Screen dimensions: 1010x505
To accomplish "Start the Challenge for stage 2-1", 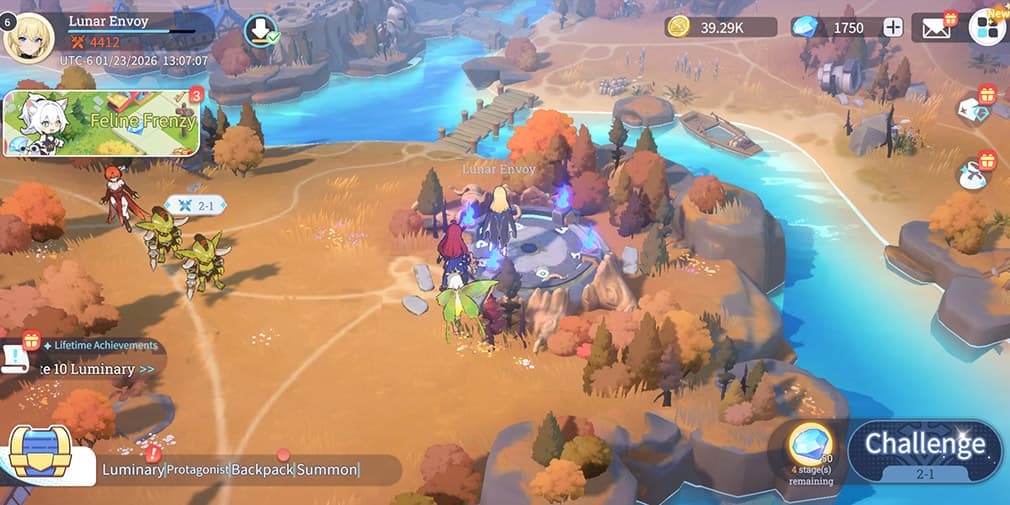I will (925, 450).
